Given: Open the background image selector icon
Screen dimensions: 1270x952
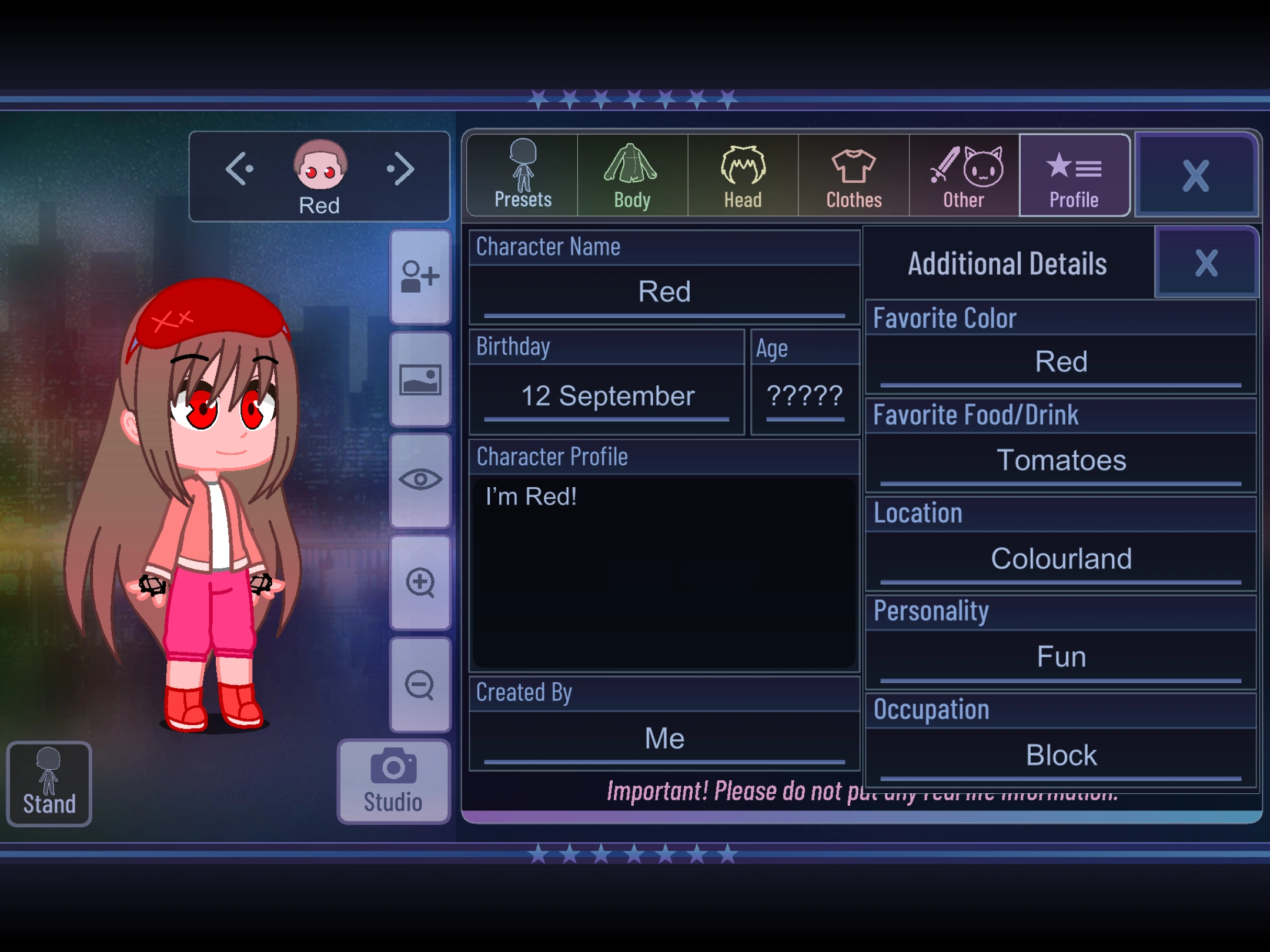Looking at the screenshot, I should 420,379.
